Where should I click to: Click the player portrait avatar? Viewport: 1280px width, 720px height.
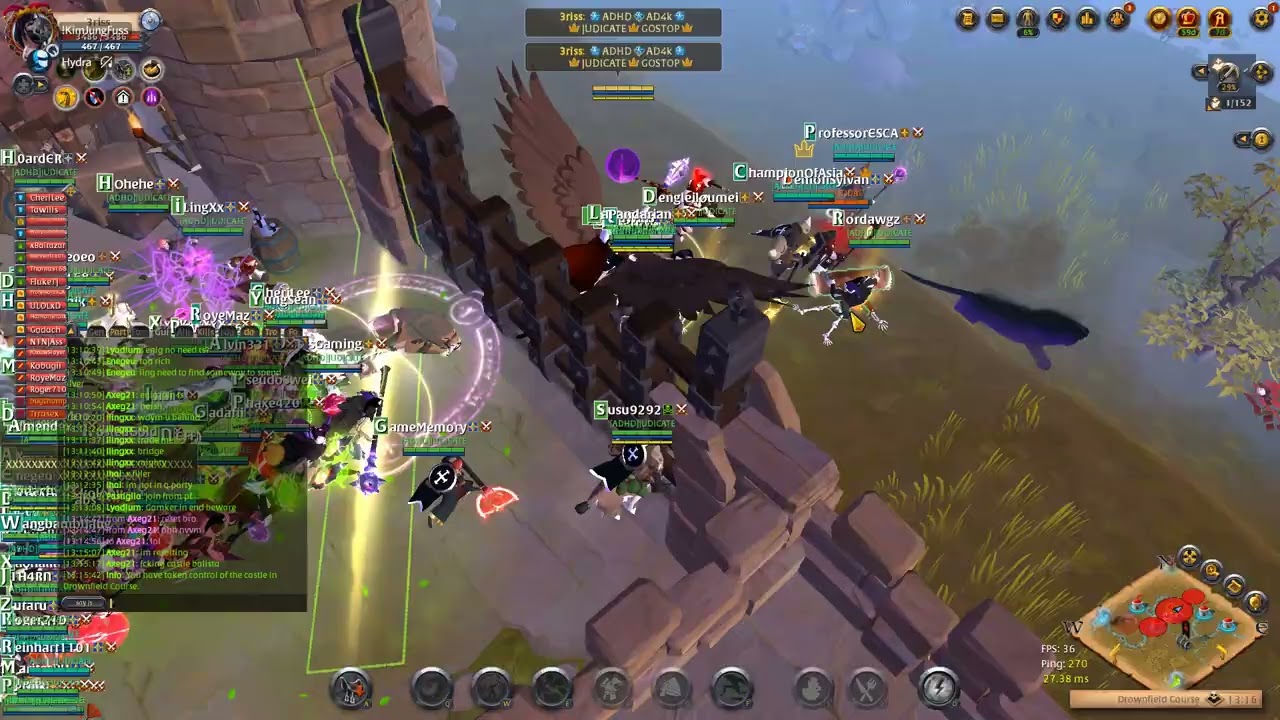(30, 32)
